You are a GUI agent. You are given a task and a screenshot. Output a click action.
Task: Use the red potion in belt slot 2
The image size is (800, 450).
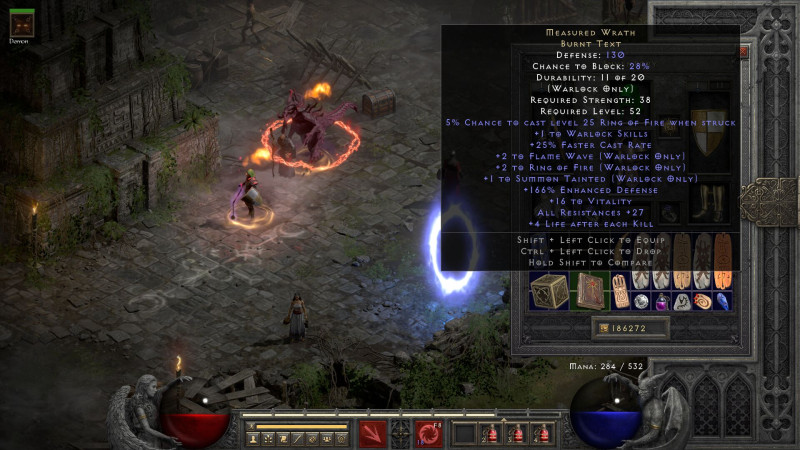tap(490, 435)
